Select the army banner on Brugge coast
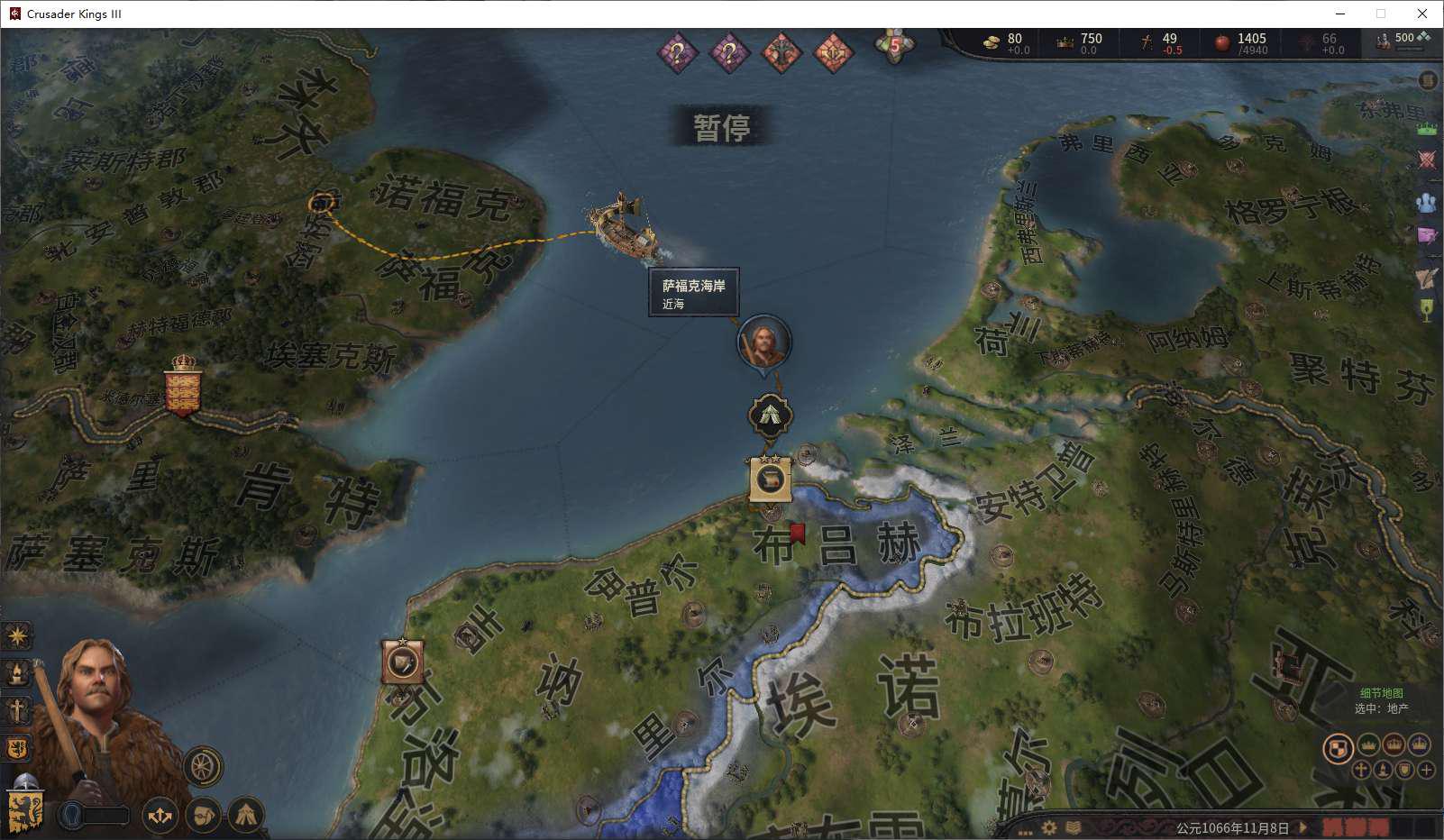Viewport: 1444px width, 840px height. tap(770, 479)
